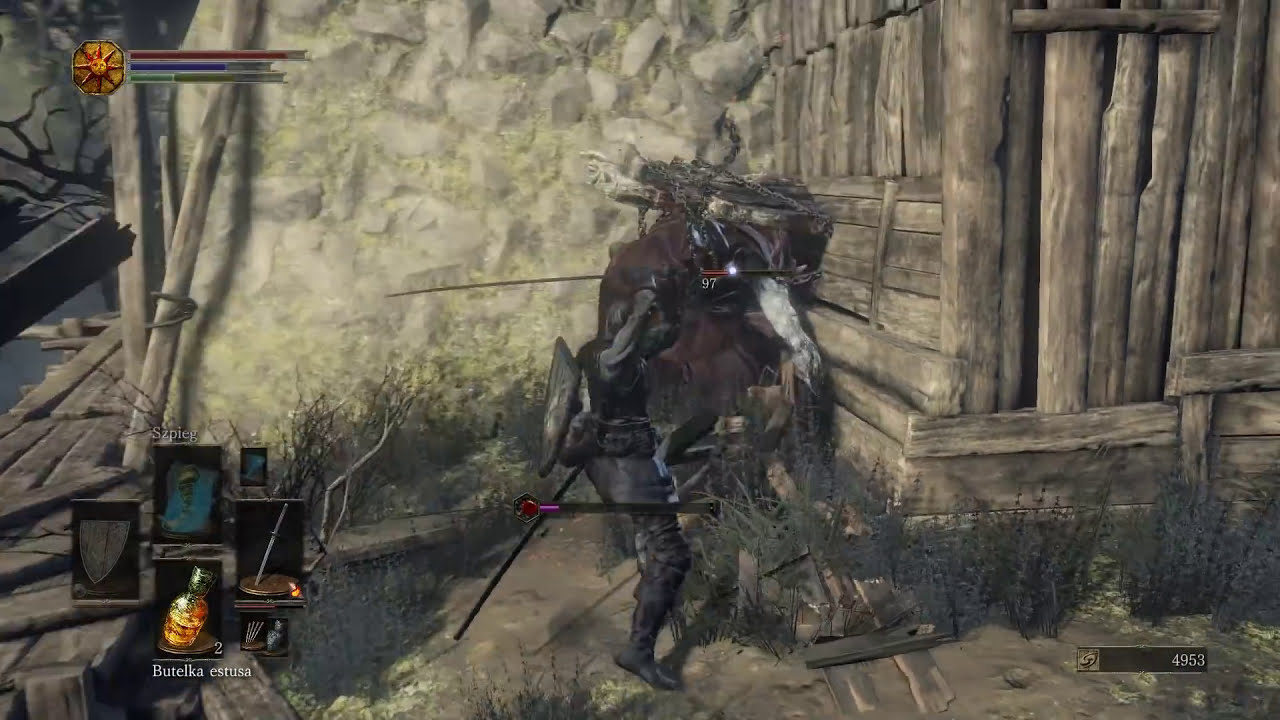
Task: Select the left-hand shield slot
Action: tap(105, 550)
